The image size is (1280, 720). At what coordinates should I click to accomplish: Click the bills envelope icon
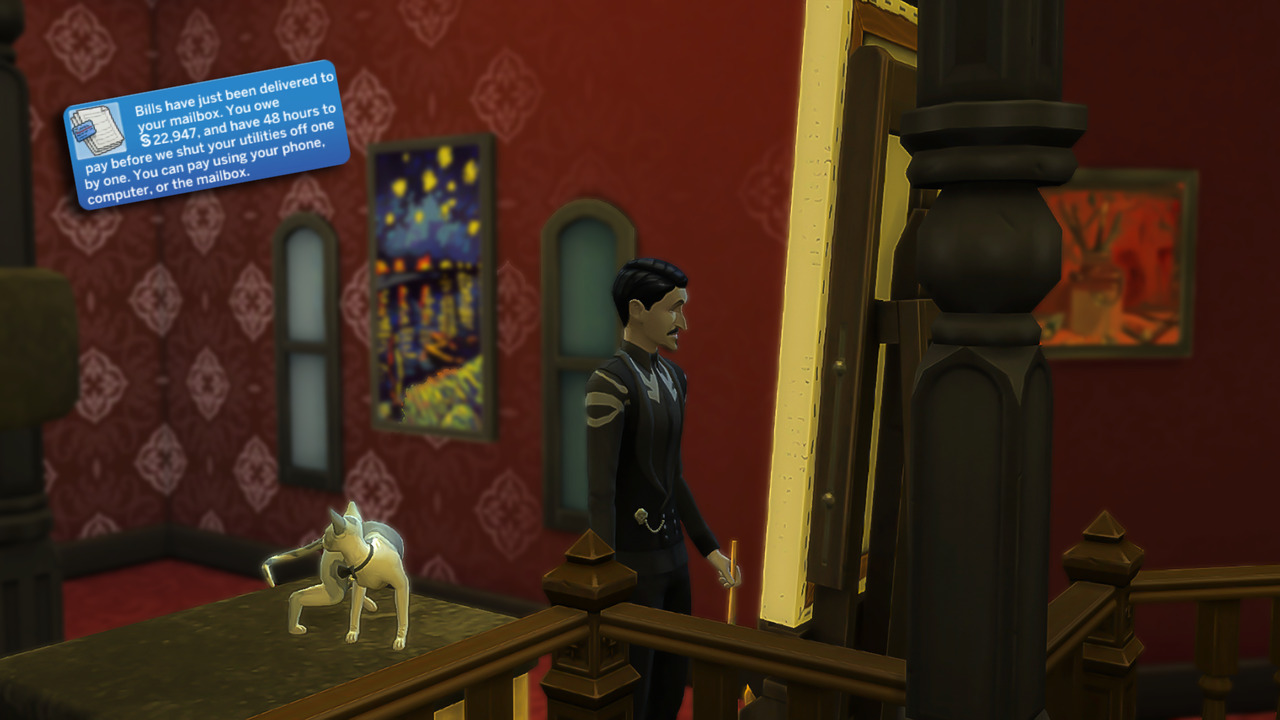click(98, 132)
